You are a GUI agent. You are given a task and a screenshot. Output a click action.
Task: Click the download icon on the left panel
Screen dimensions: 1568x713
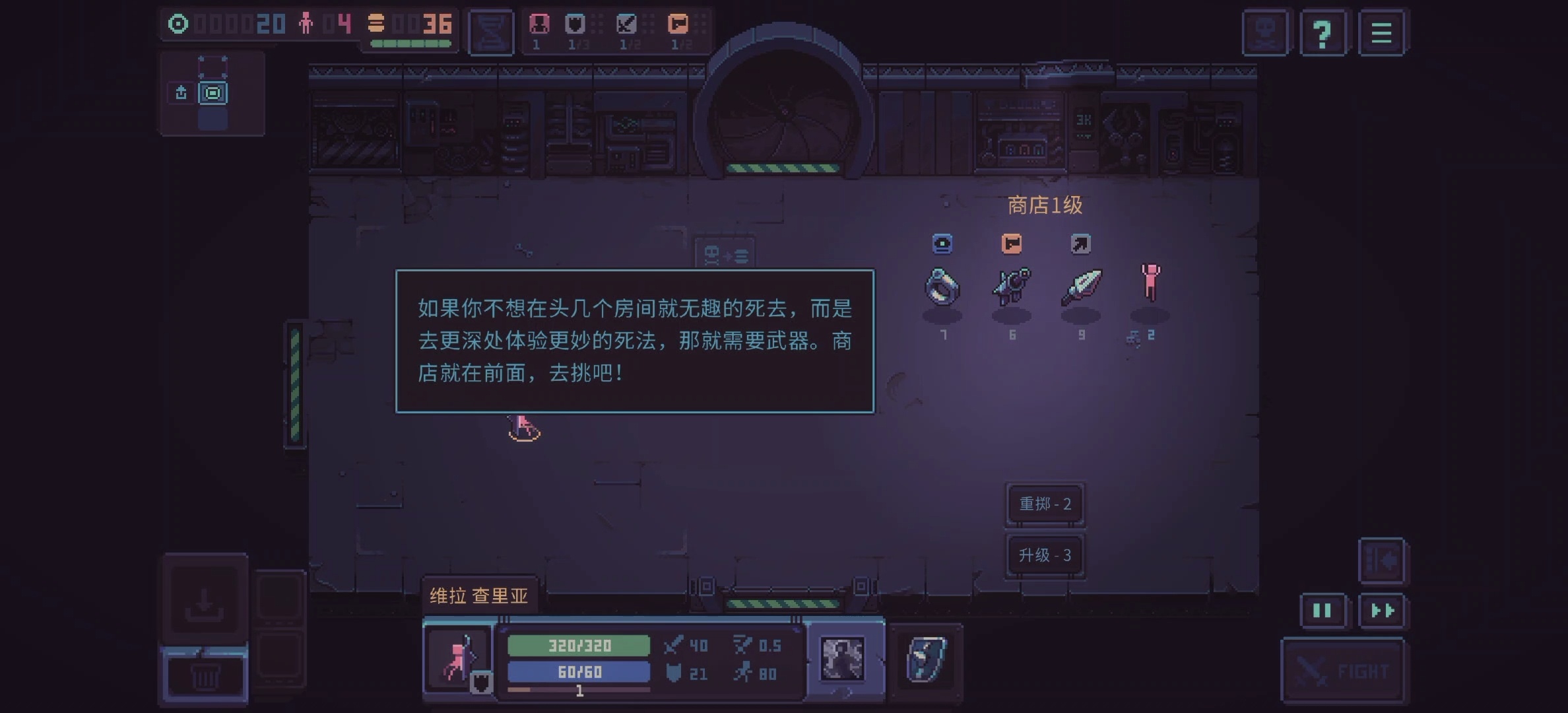click(205, 603)
